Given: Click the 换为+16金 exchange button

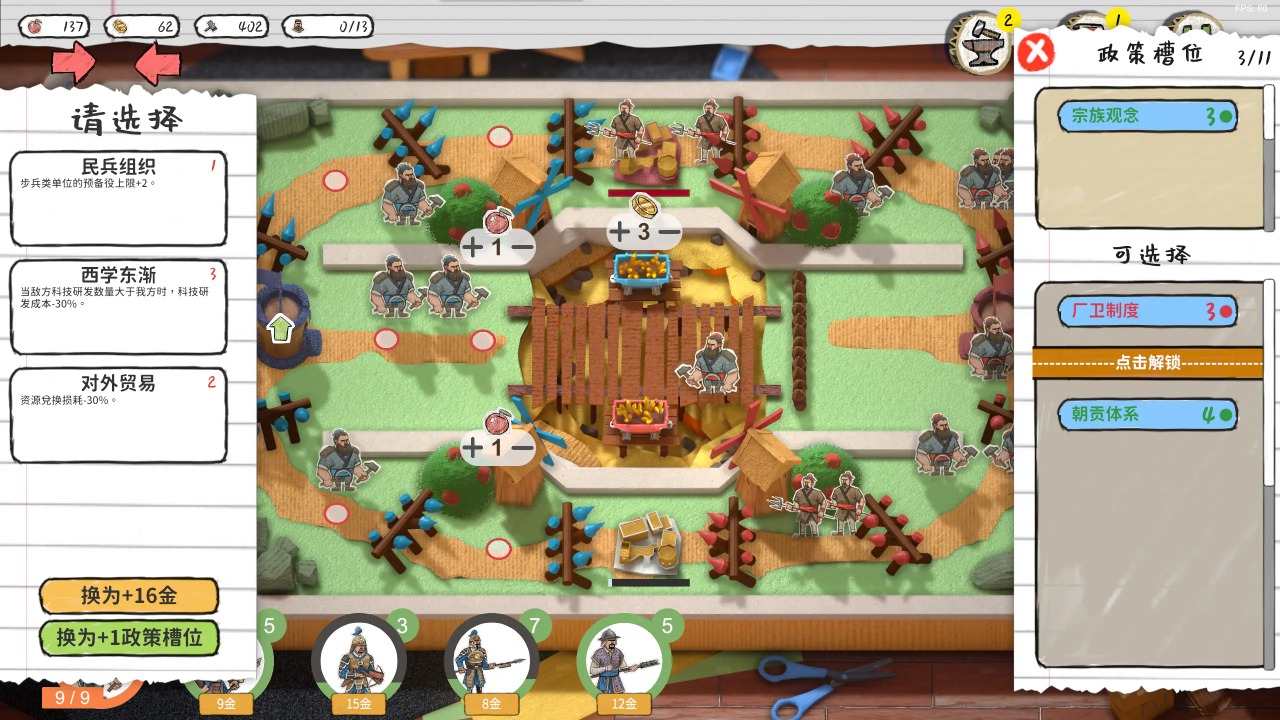Looking at the screenshot, I should [128, 596].
